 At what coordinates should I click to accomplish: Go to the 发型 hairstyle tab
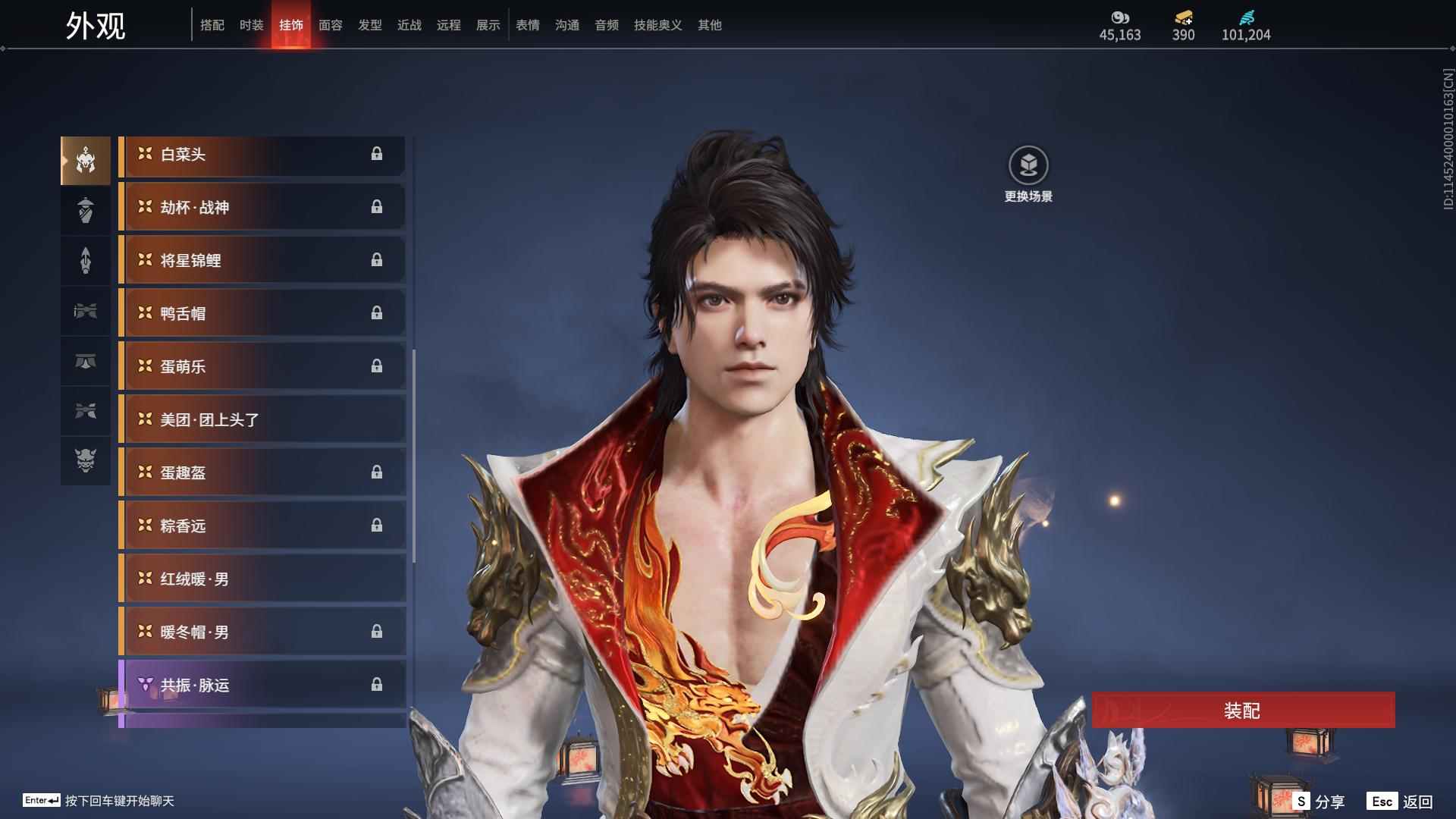pyautogui.click(x=369, y=25)
